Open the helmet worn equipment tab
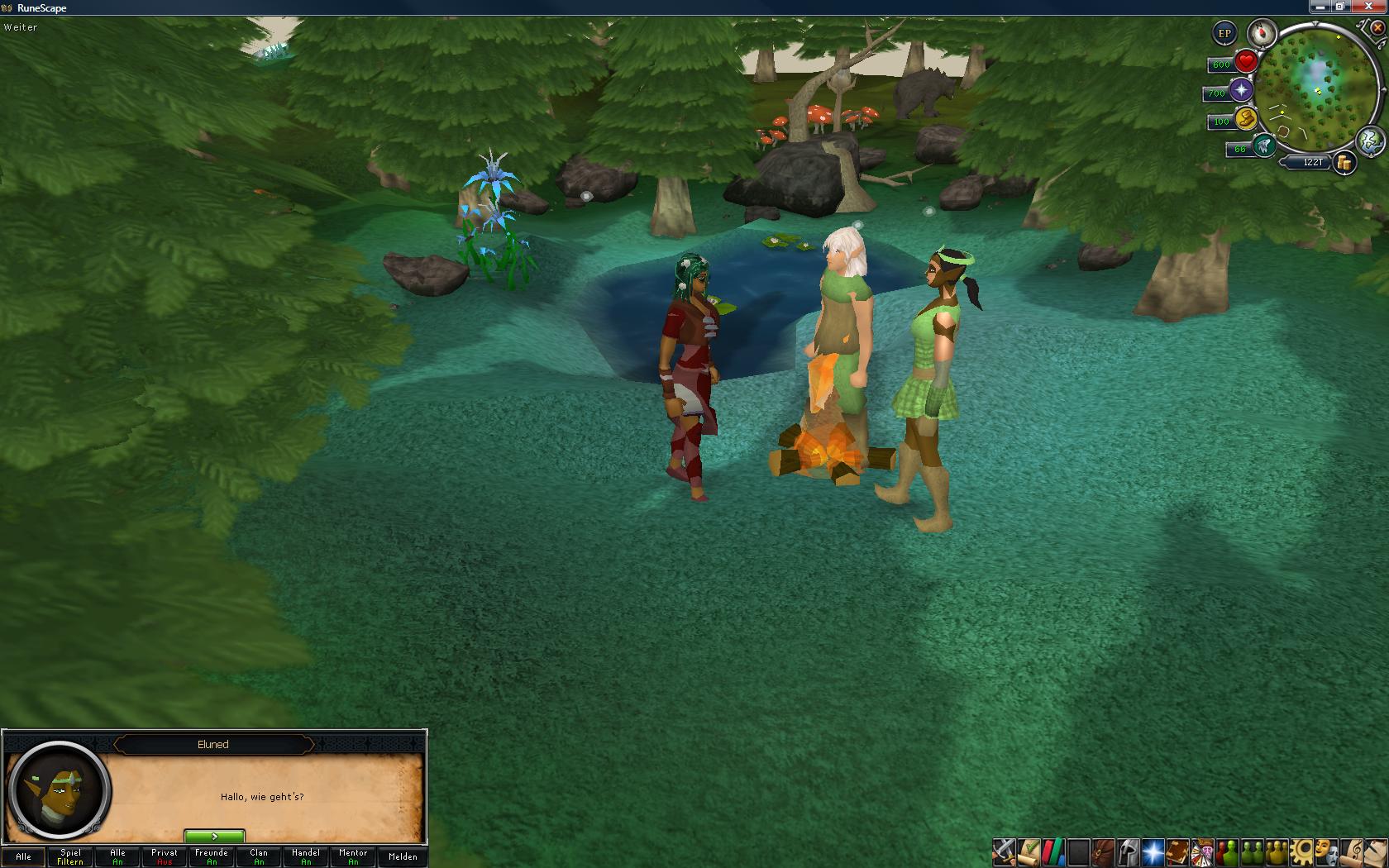The width and height of the screenshot is (1389, 868). click(1128, 851)
